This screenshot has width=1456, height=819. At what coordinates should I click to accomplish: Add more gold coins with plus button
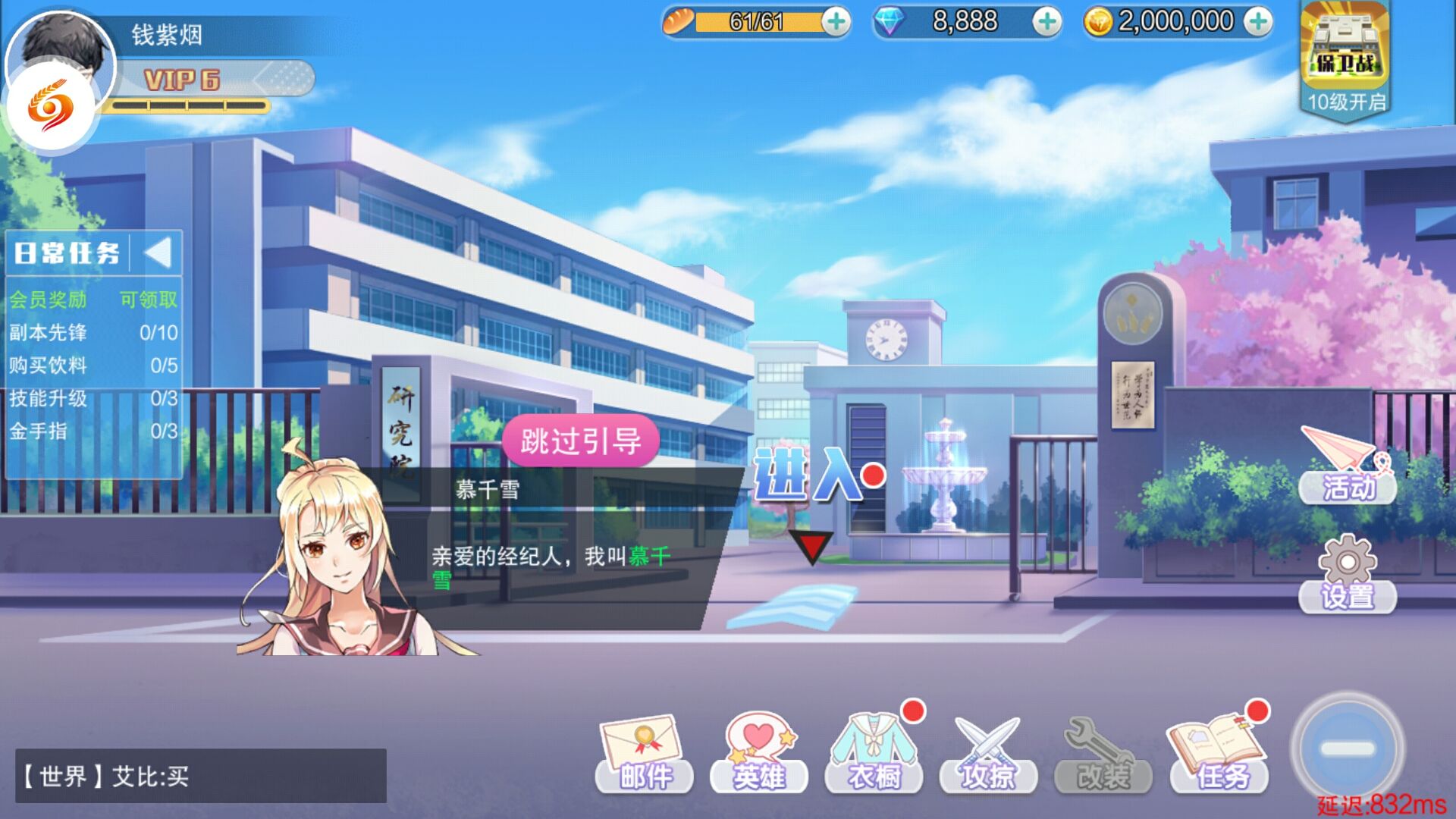click(1258, 22)
